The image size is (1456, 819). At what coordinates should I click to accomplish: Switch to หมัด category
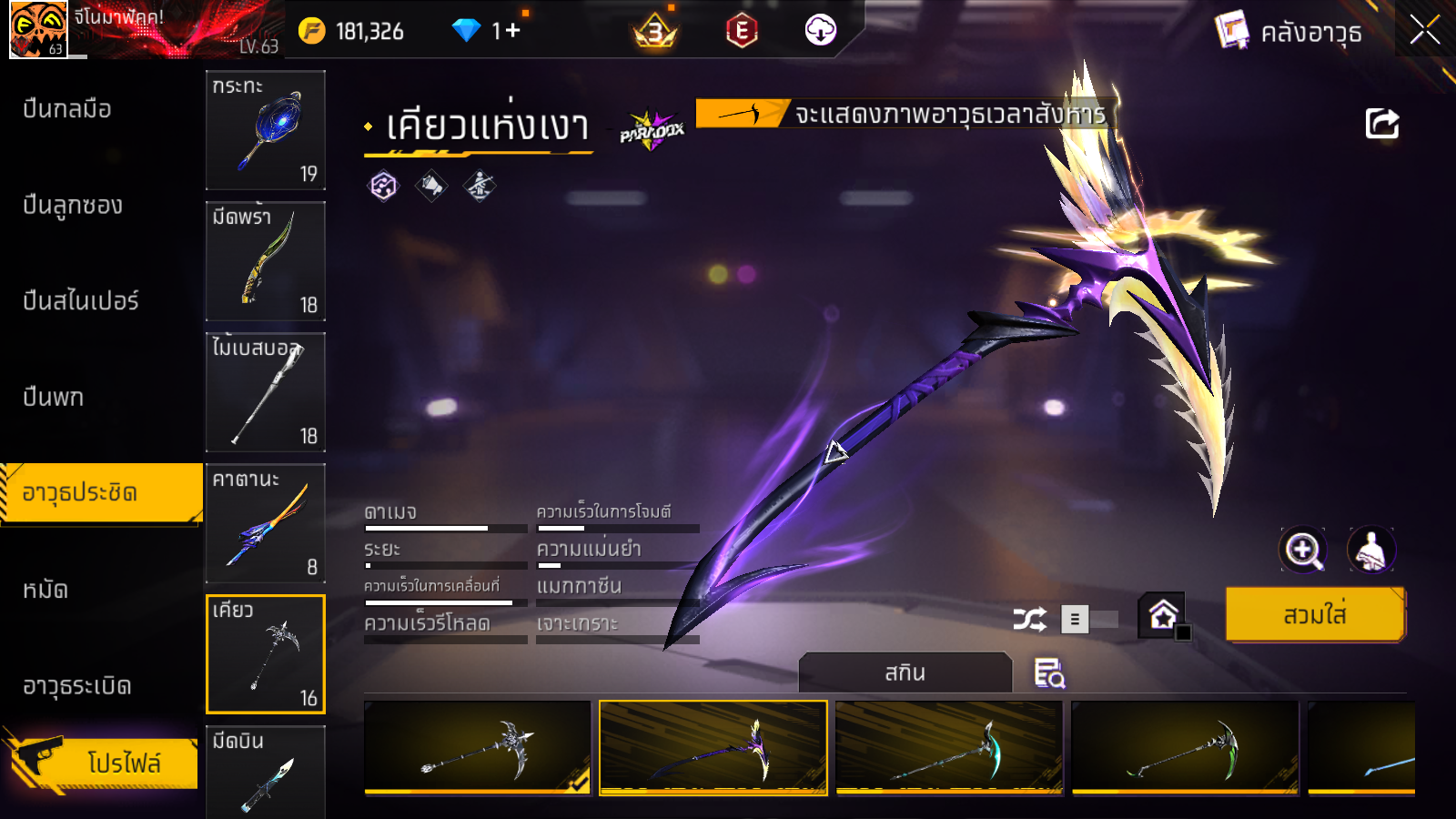(45, 591)
